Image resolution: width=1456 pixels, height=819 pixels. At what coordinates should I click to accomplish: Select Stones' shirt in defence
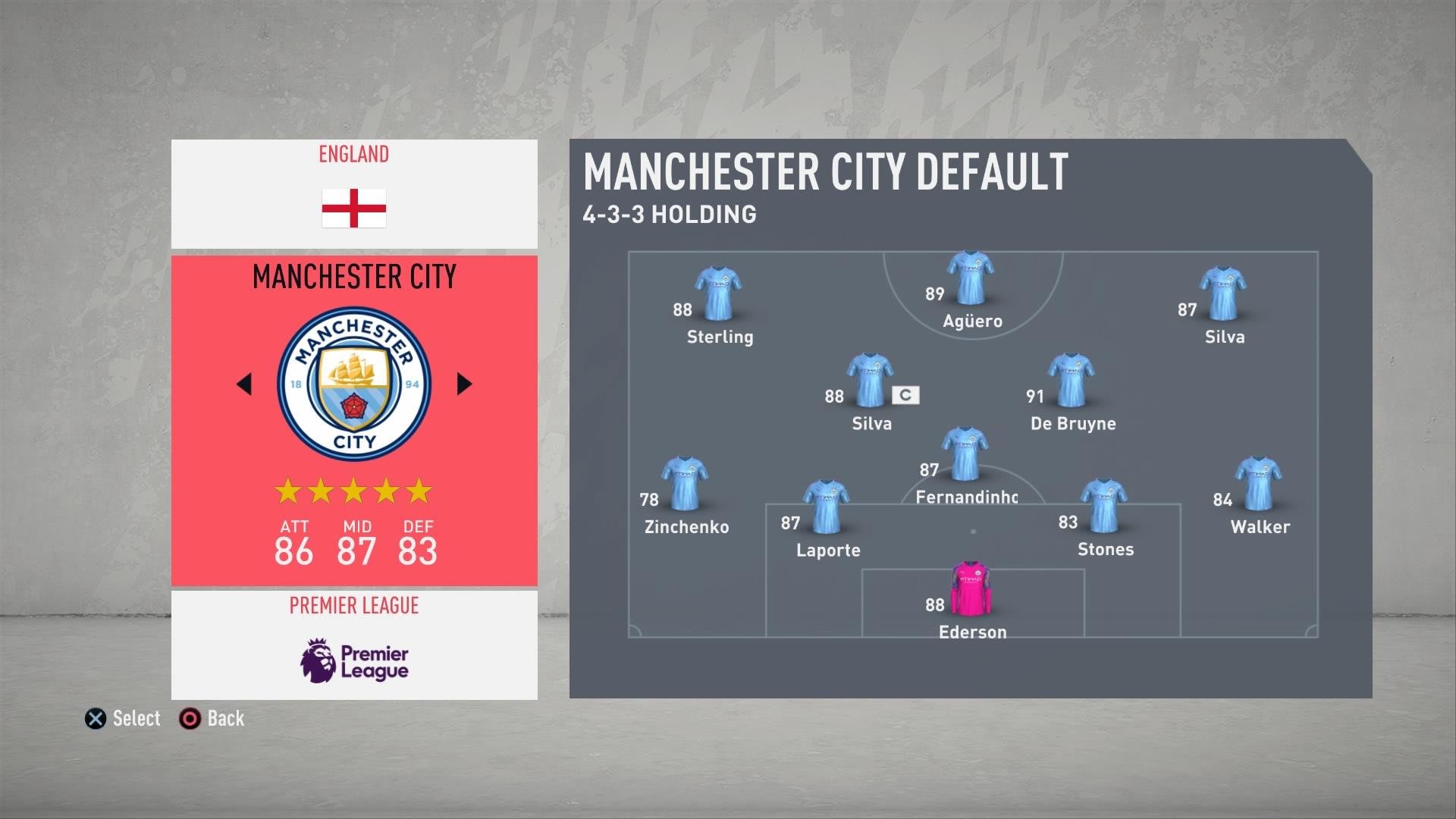tap(1103, 507)
